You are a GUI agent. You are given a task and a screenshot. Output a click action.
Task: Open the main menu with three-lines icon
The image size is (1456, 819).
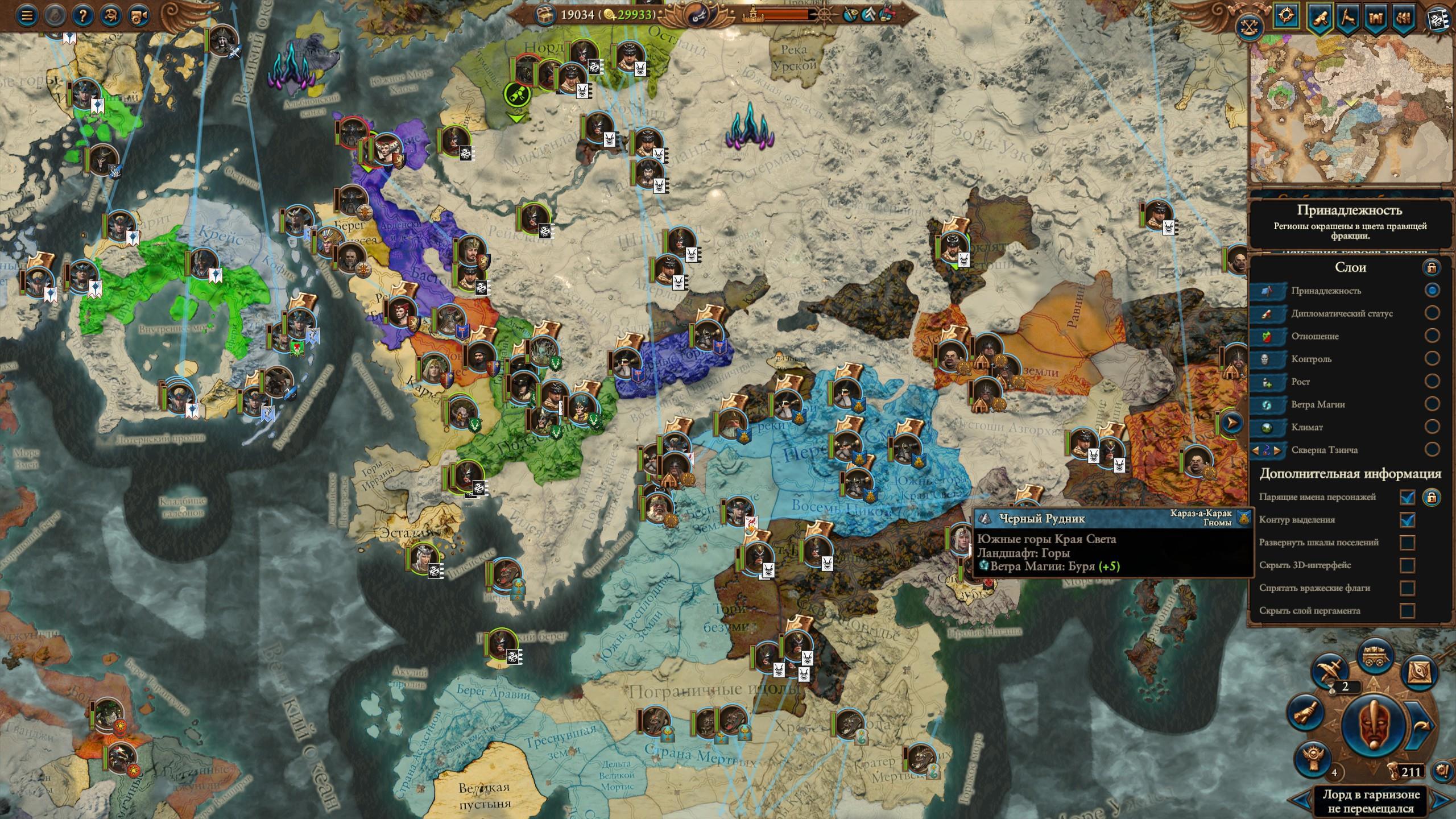(26, 15)
